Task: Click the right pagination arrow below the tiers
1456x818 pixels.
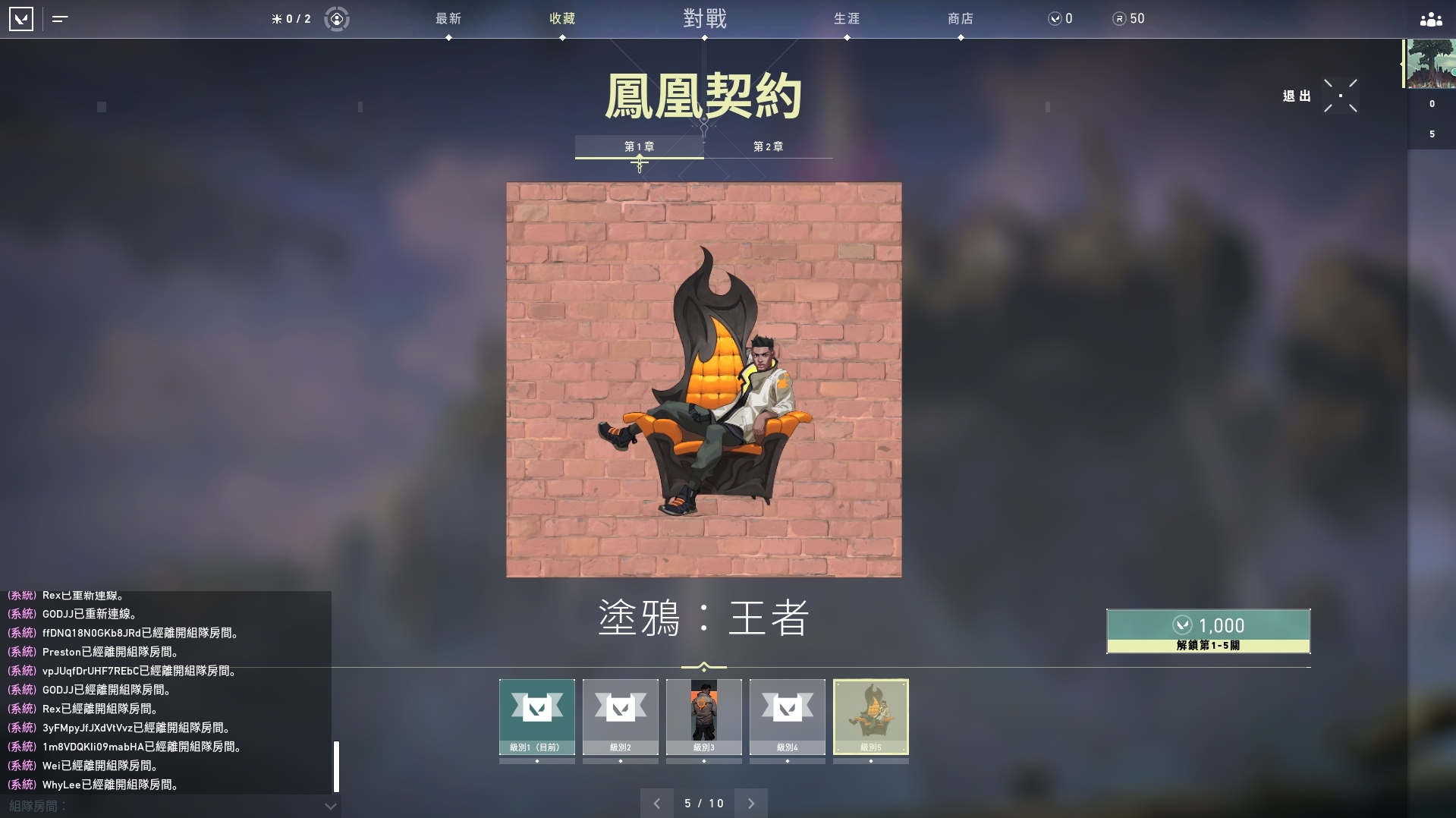Action: 751,803
